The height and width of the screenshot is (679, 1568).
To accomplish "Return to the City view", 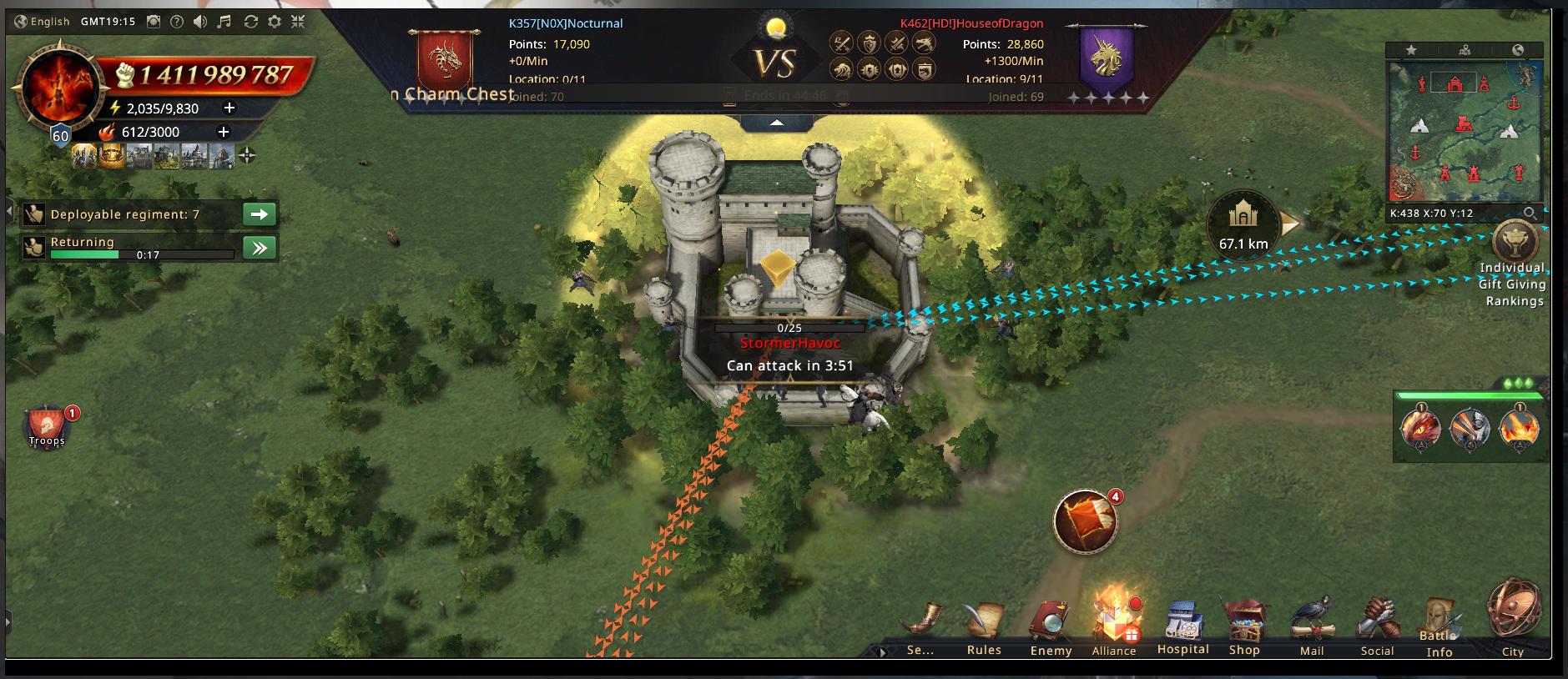I will click(1513, 617).
